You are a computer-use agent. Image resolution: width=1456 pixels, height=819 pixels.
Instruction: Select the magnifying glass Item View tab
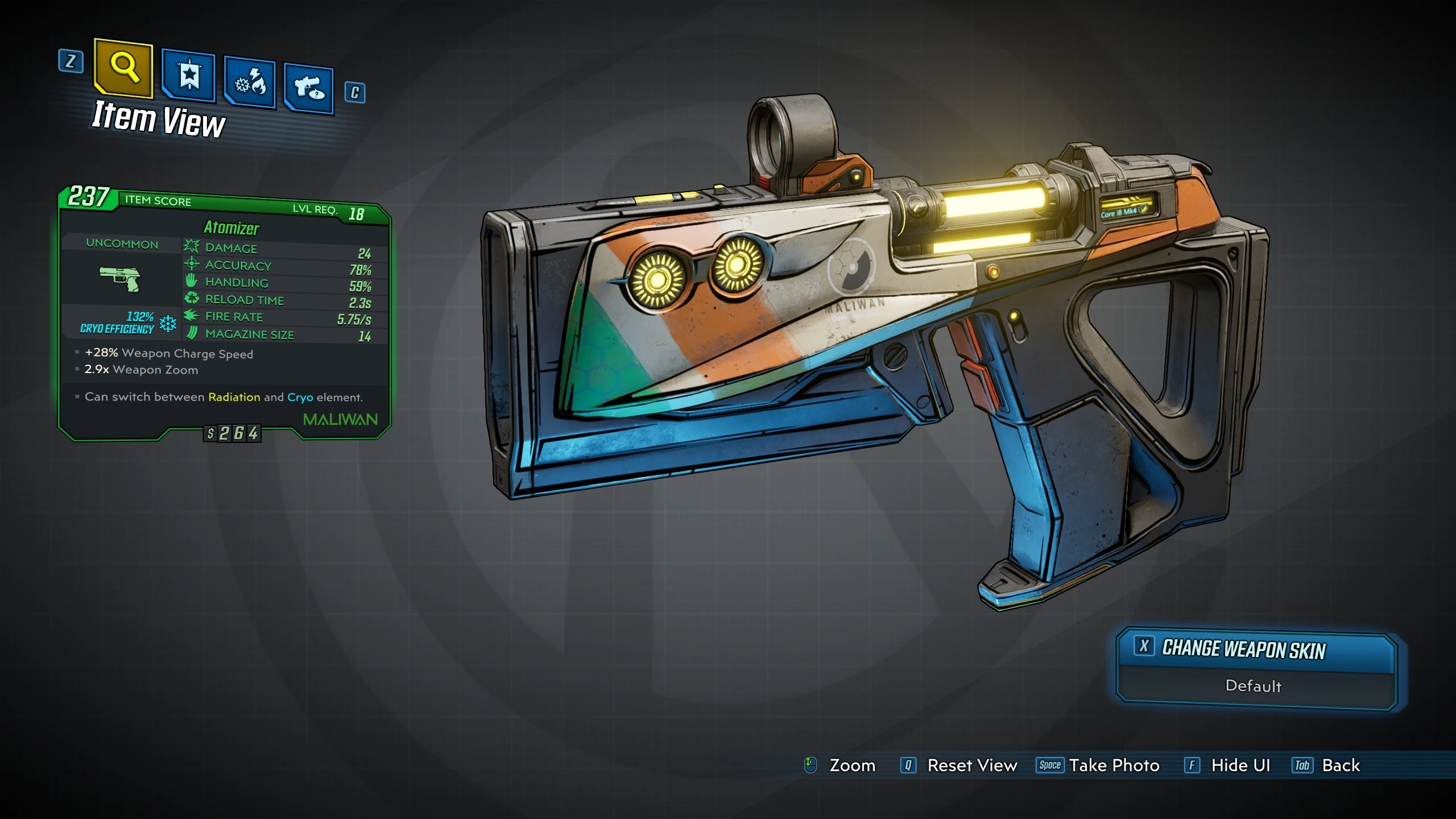coord(124,68)
